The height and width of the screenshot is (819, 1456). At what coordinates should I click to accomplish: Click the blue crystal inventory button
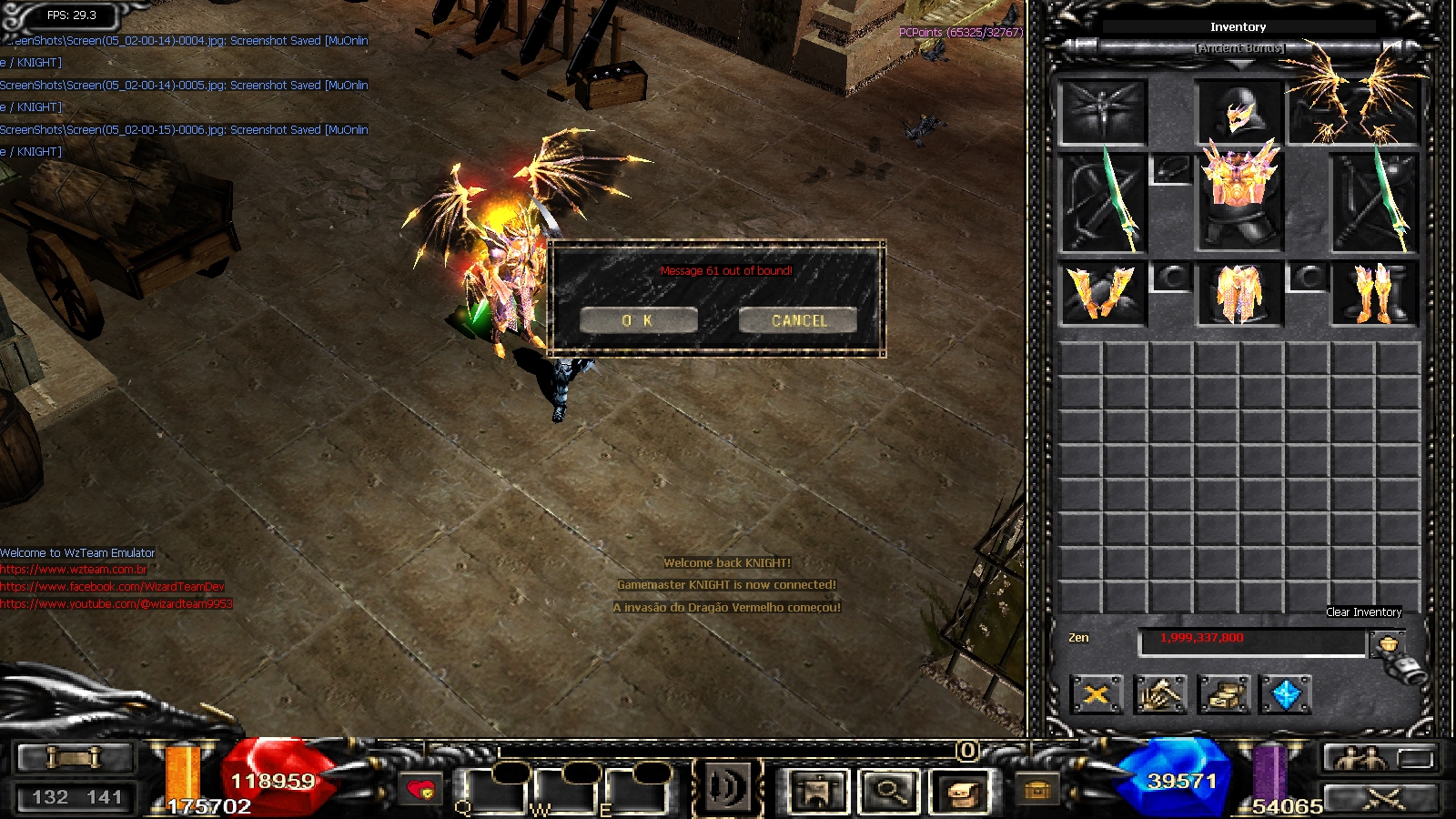pyautogui.click(x=1286, y=695)
